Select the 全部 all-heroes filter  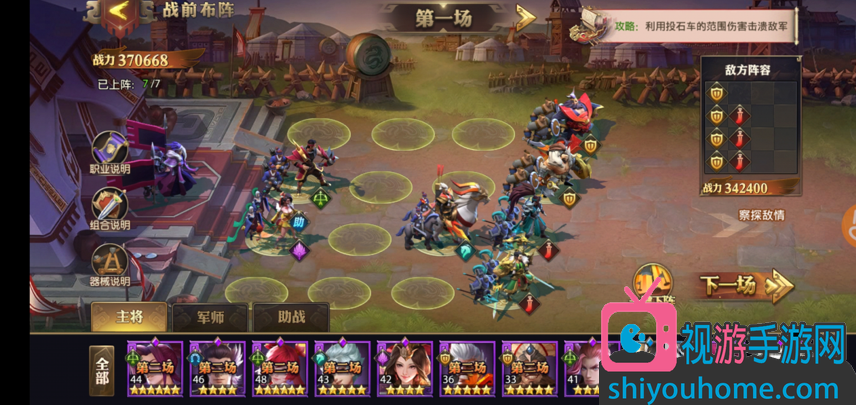(102, 371)
